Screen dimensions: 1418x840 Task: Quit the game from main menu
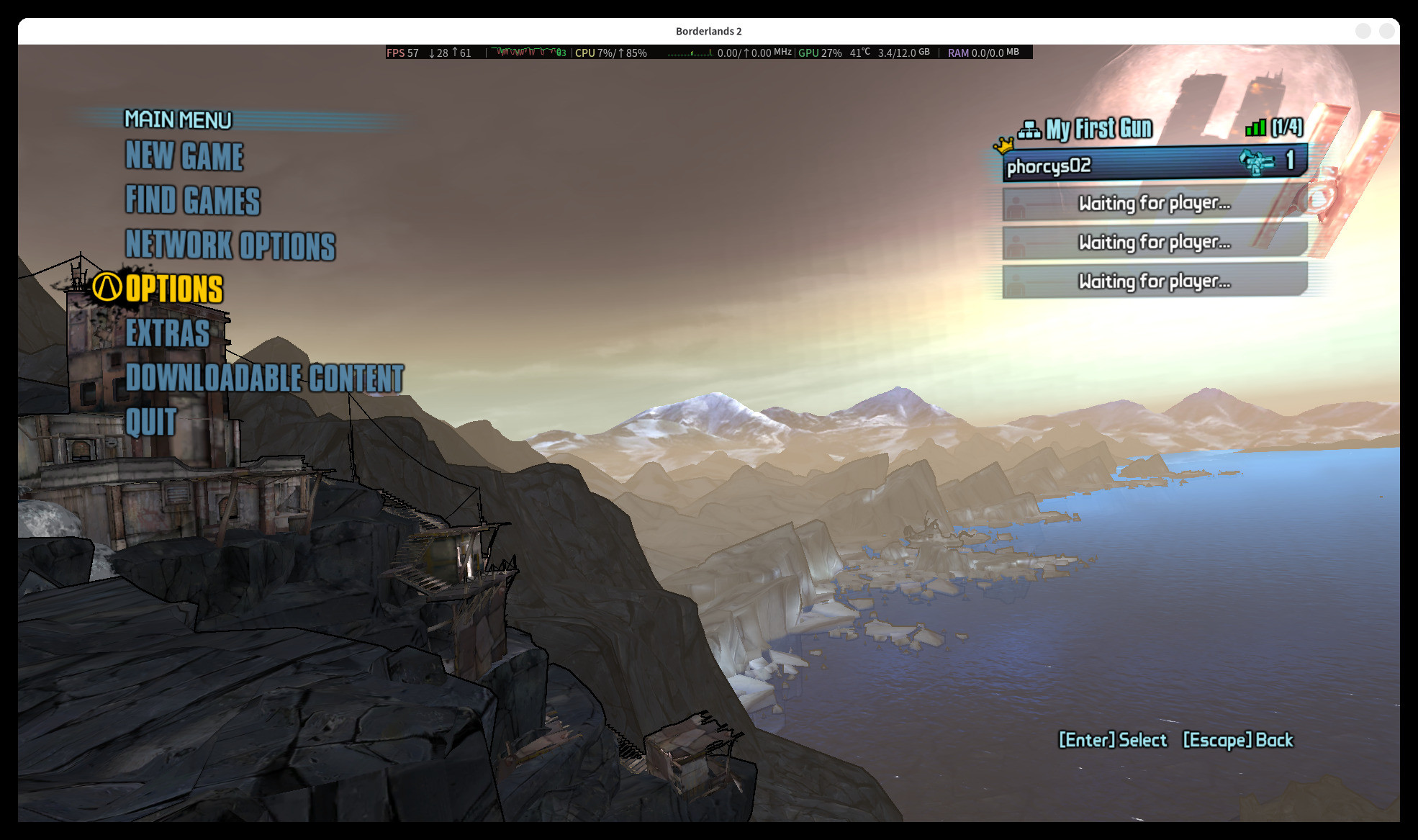coord(150,422)
